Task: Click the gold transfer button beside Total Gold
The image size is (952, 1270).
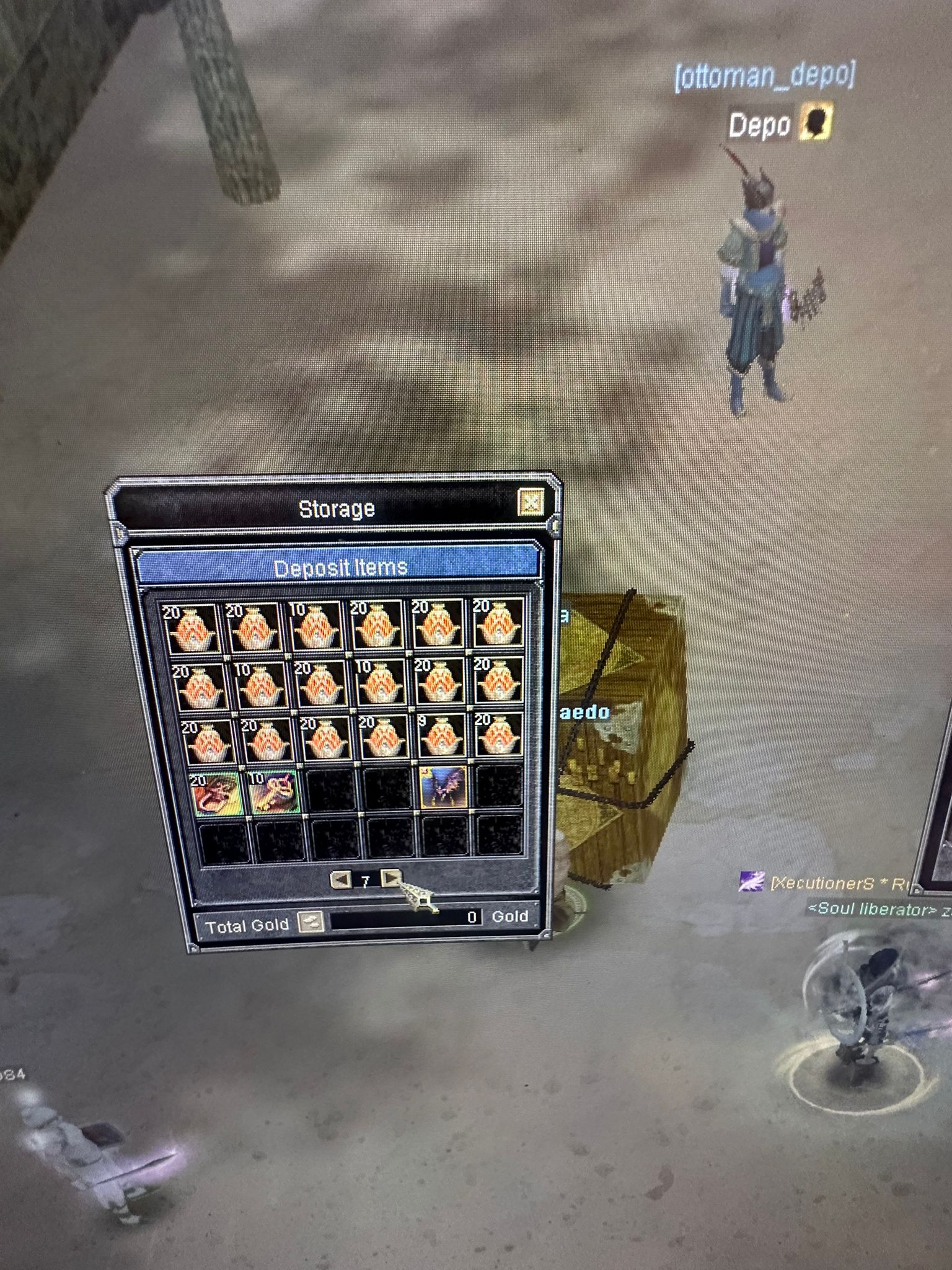Action: (310, 922)
